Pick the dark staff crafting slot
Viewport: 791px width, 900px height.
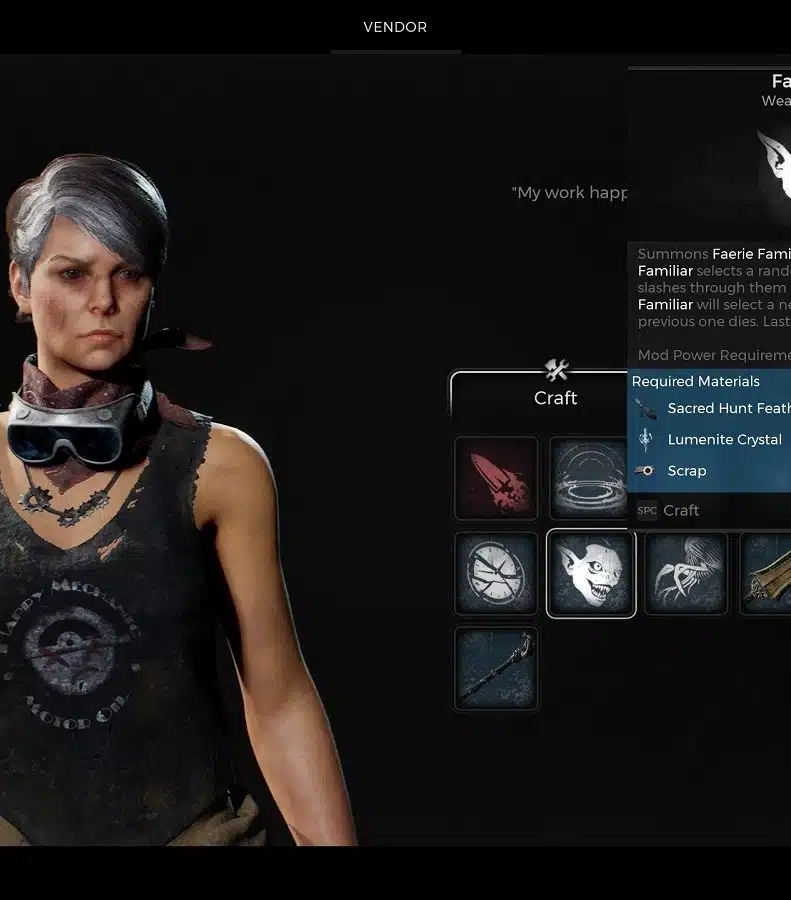point(496,668)
